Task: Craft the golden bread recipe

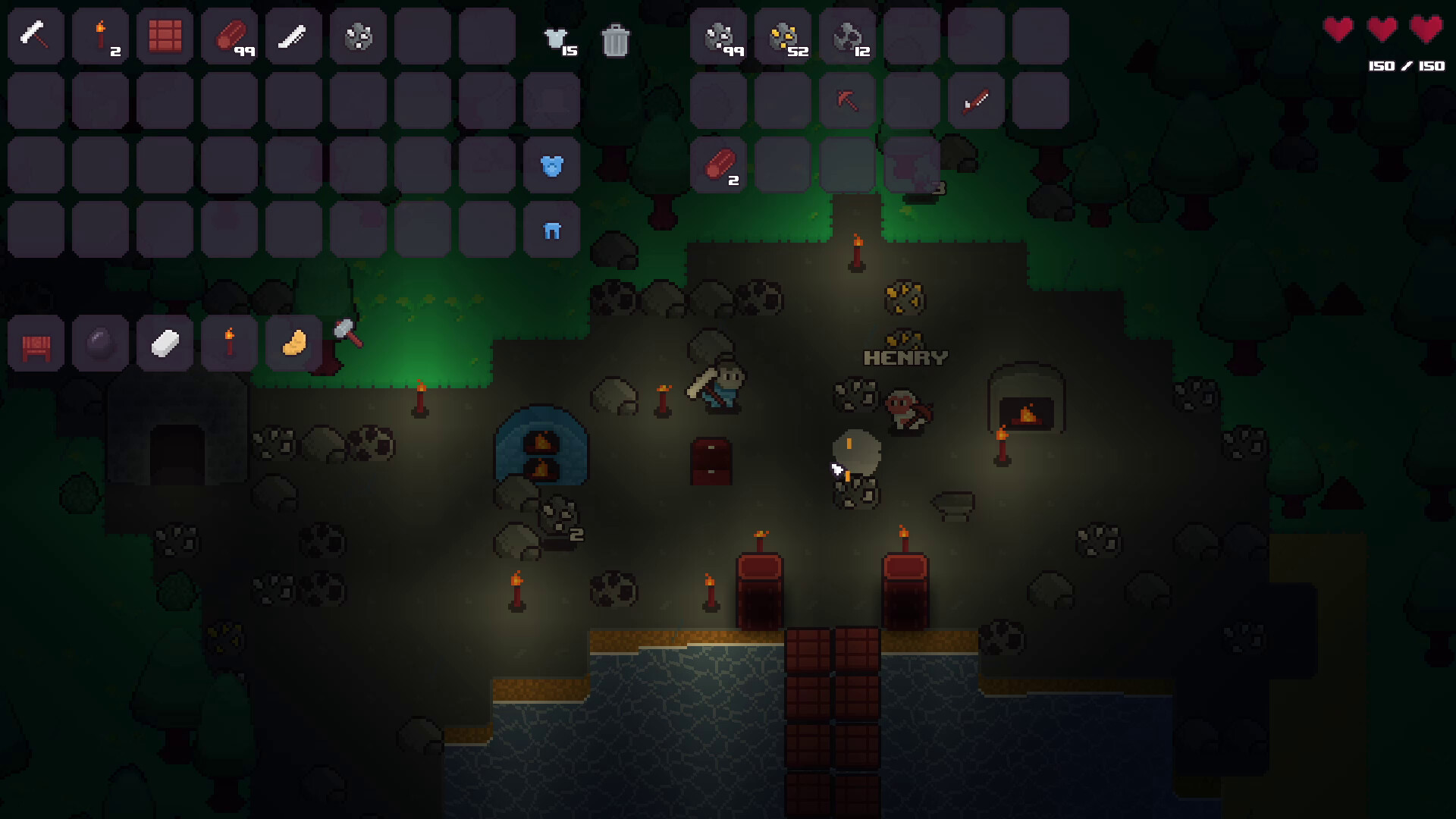Action: [x=293, y=344]
